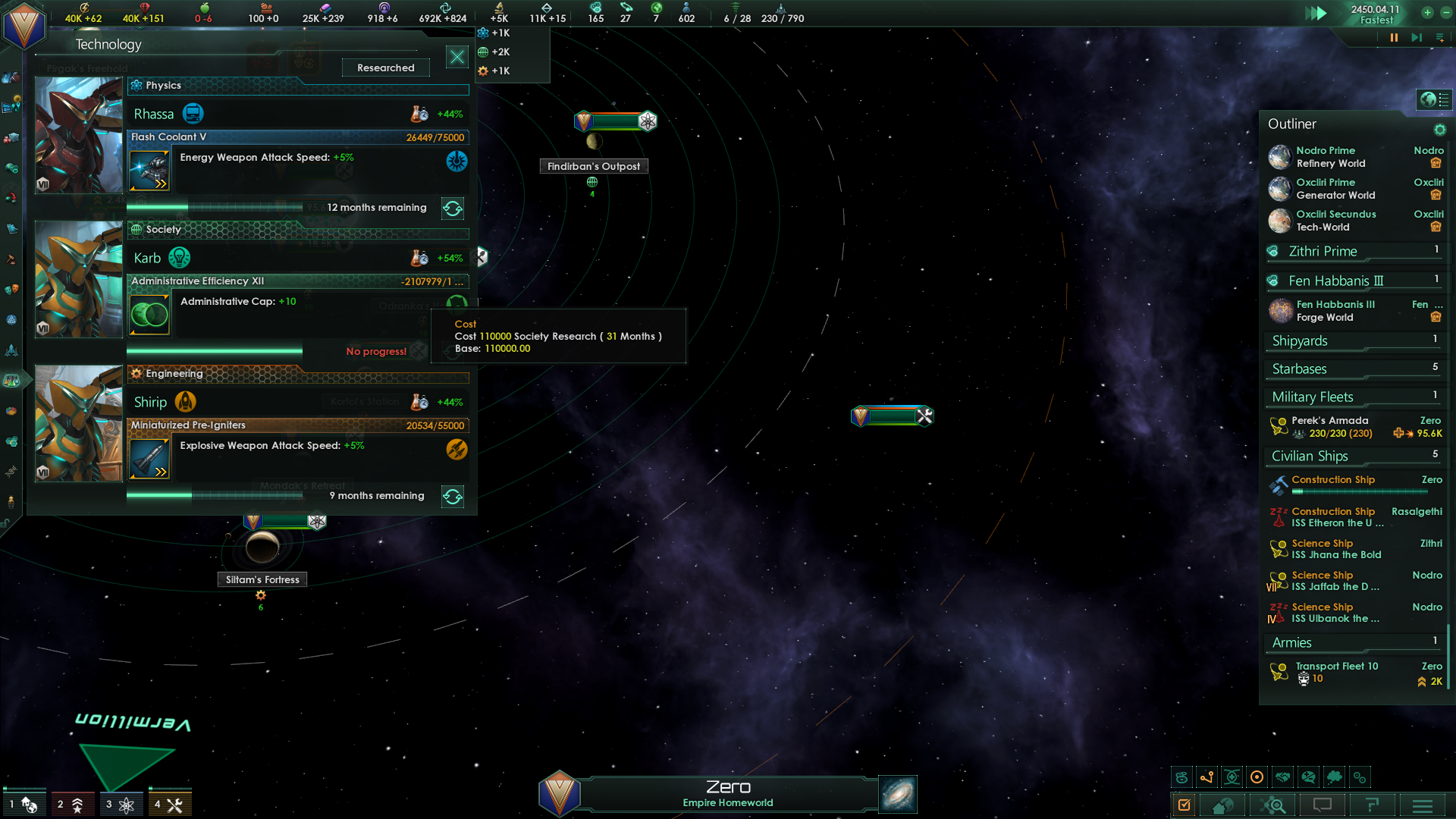Screen dimensions: 1456x819
Task: Swap the Engineering research project
Action: 453,496
